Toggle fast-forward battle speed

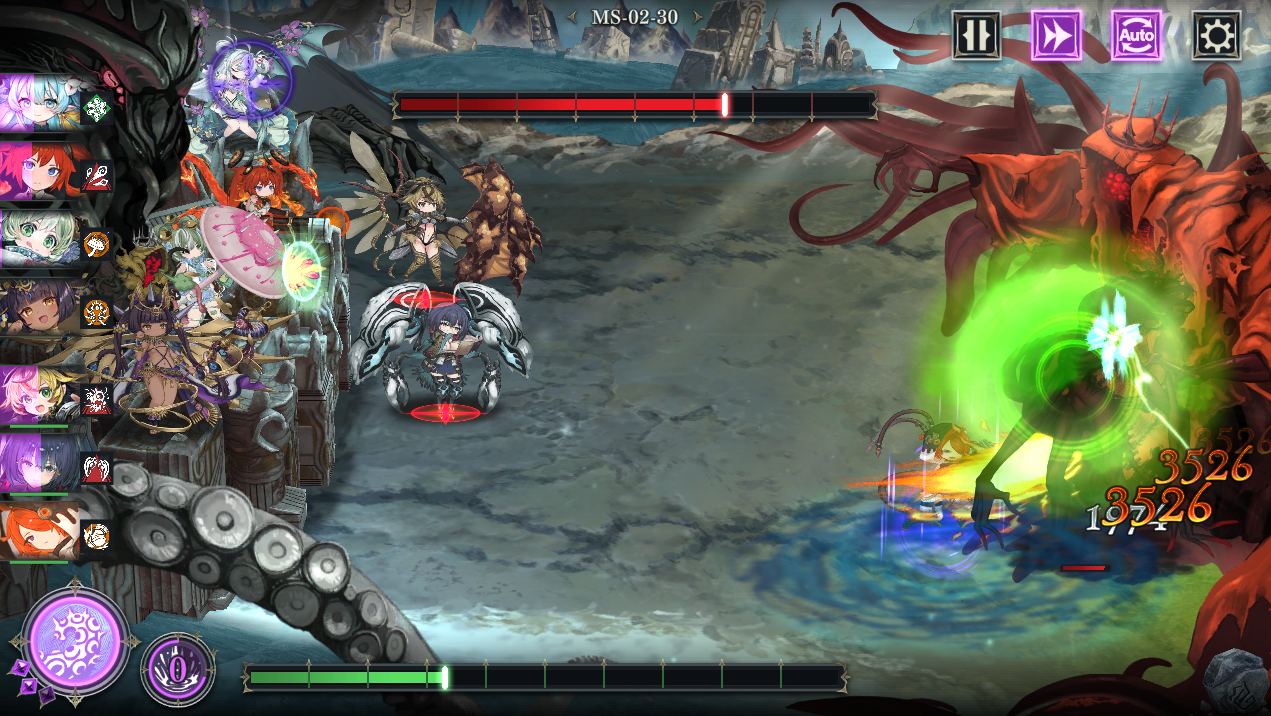click(x=1056, y=36)
